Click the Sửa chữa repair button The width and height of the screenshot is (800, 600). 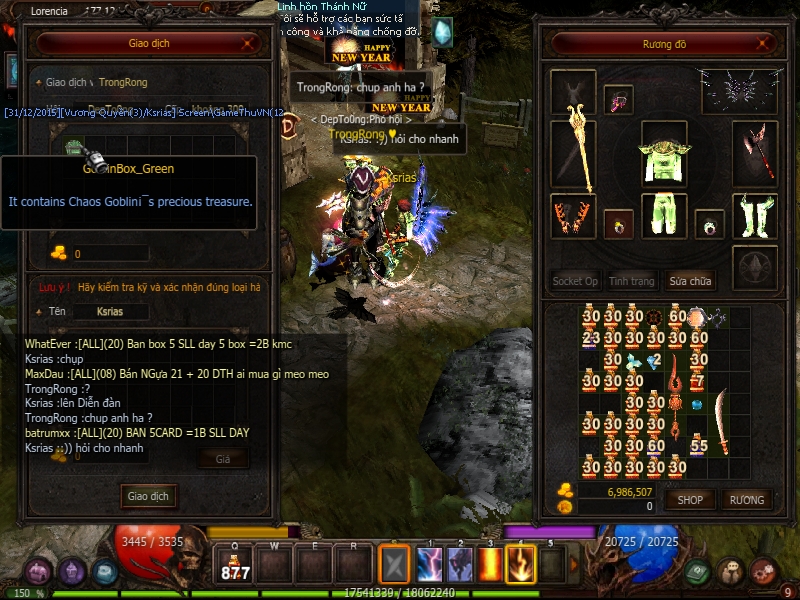(692, 281)
